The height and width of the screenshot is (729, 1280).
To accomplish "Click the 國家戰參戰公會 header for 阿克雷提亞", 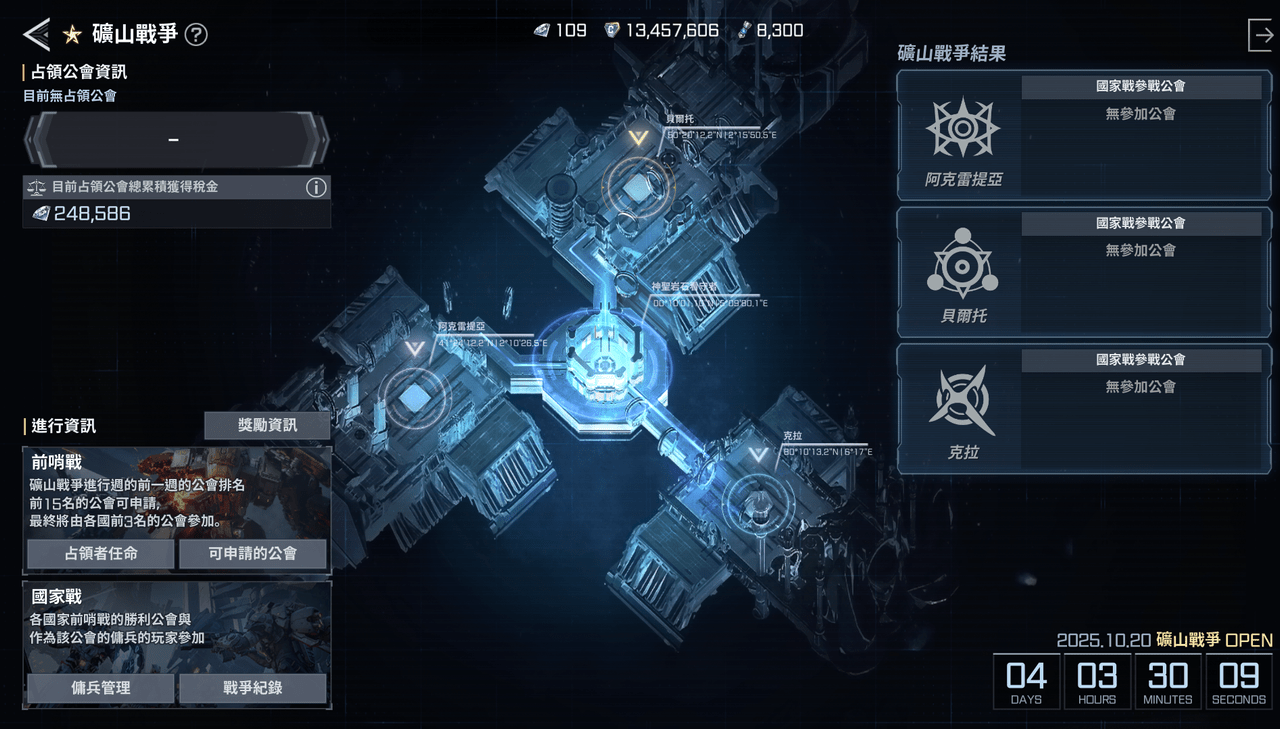I will (1143, 86).
